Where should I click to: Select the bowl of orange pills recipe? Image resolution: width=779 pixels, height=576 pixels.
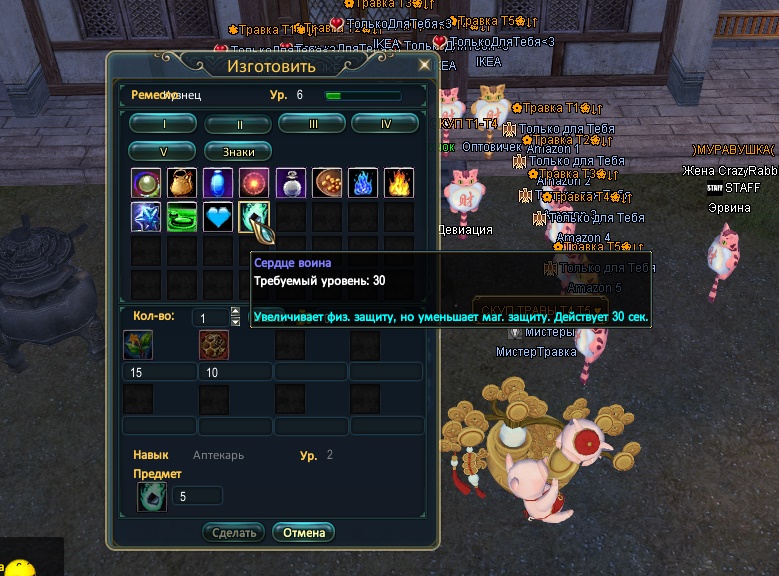pos(326,182)
